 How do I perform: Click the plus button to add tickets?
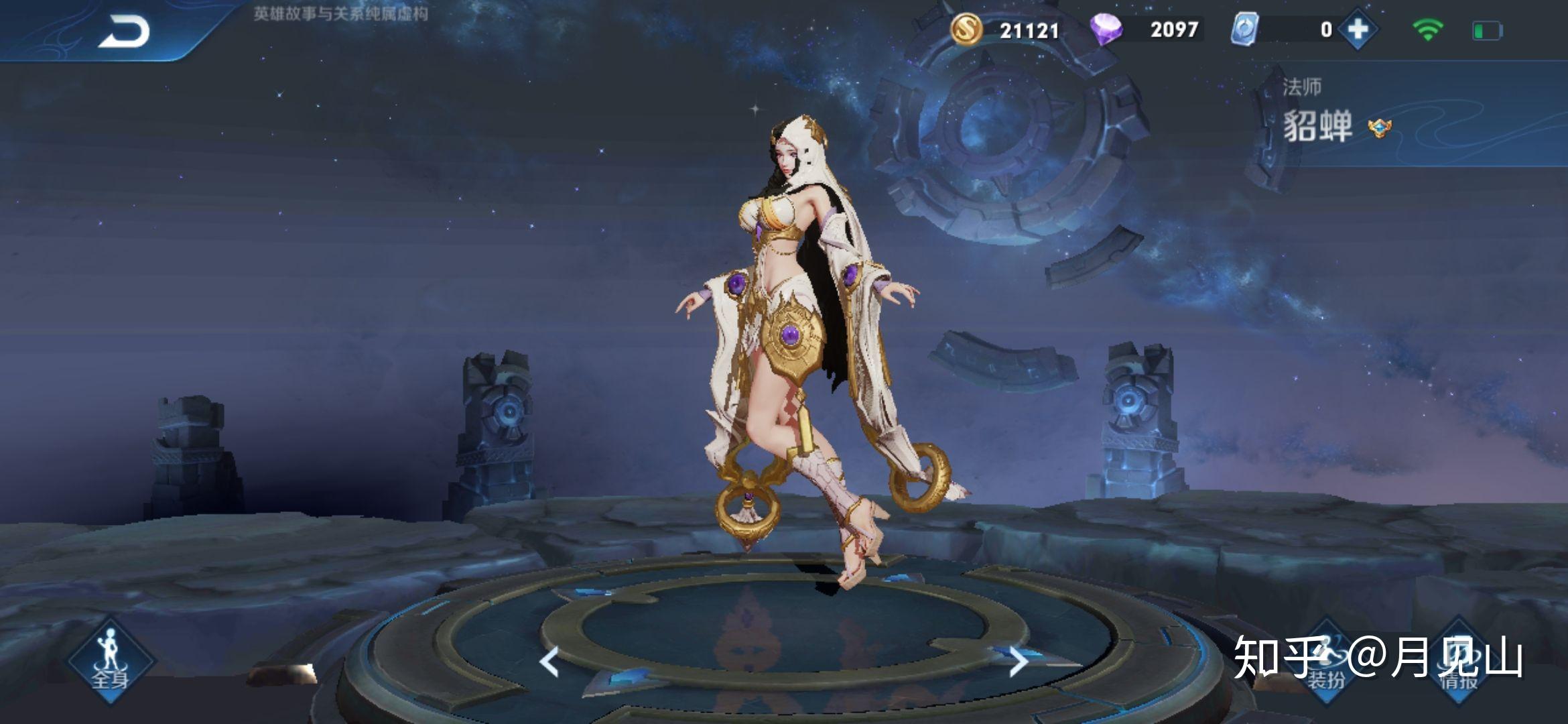click(x=1358, y=29)
